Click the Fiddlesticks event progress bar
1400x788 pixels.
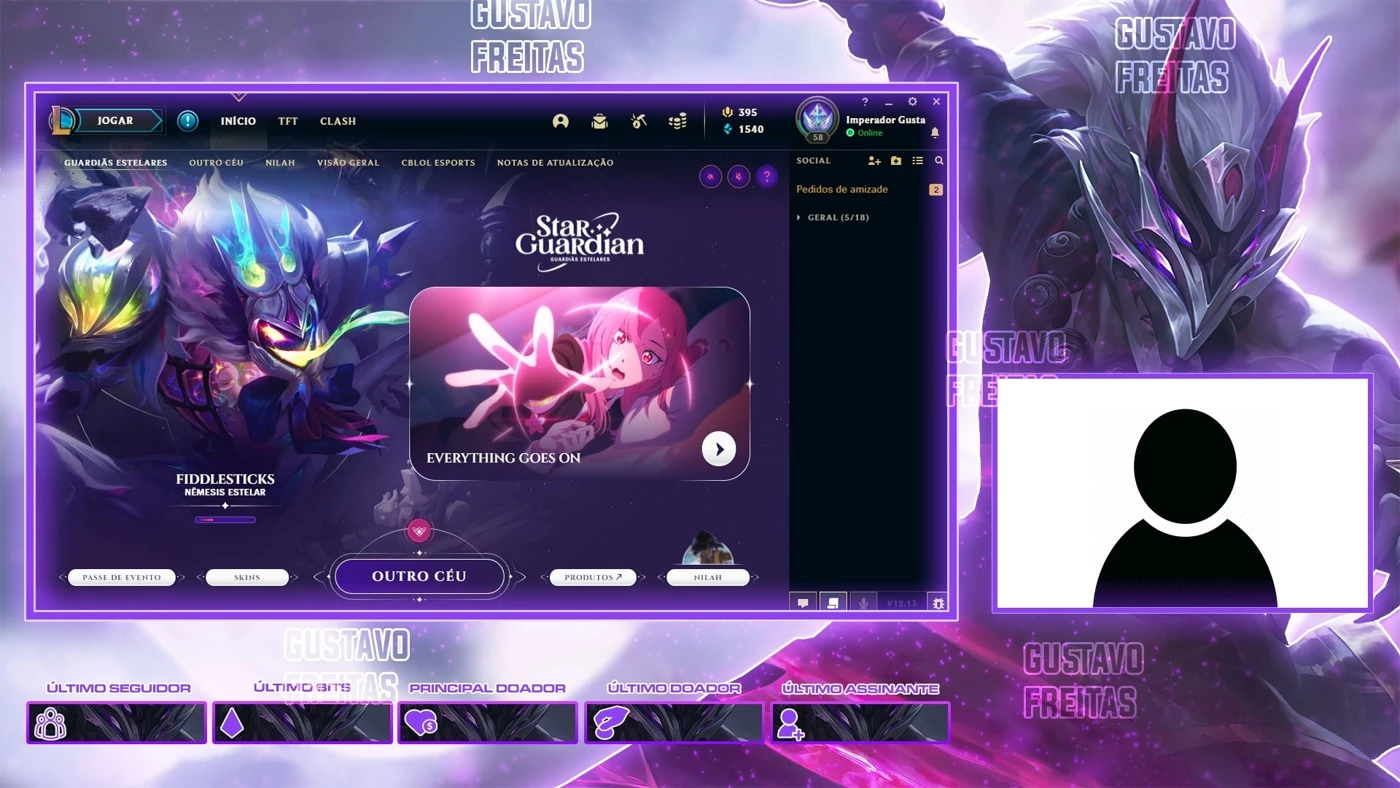(x=224, y=519)
